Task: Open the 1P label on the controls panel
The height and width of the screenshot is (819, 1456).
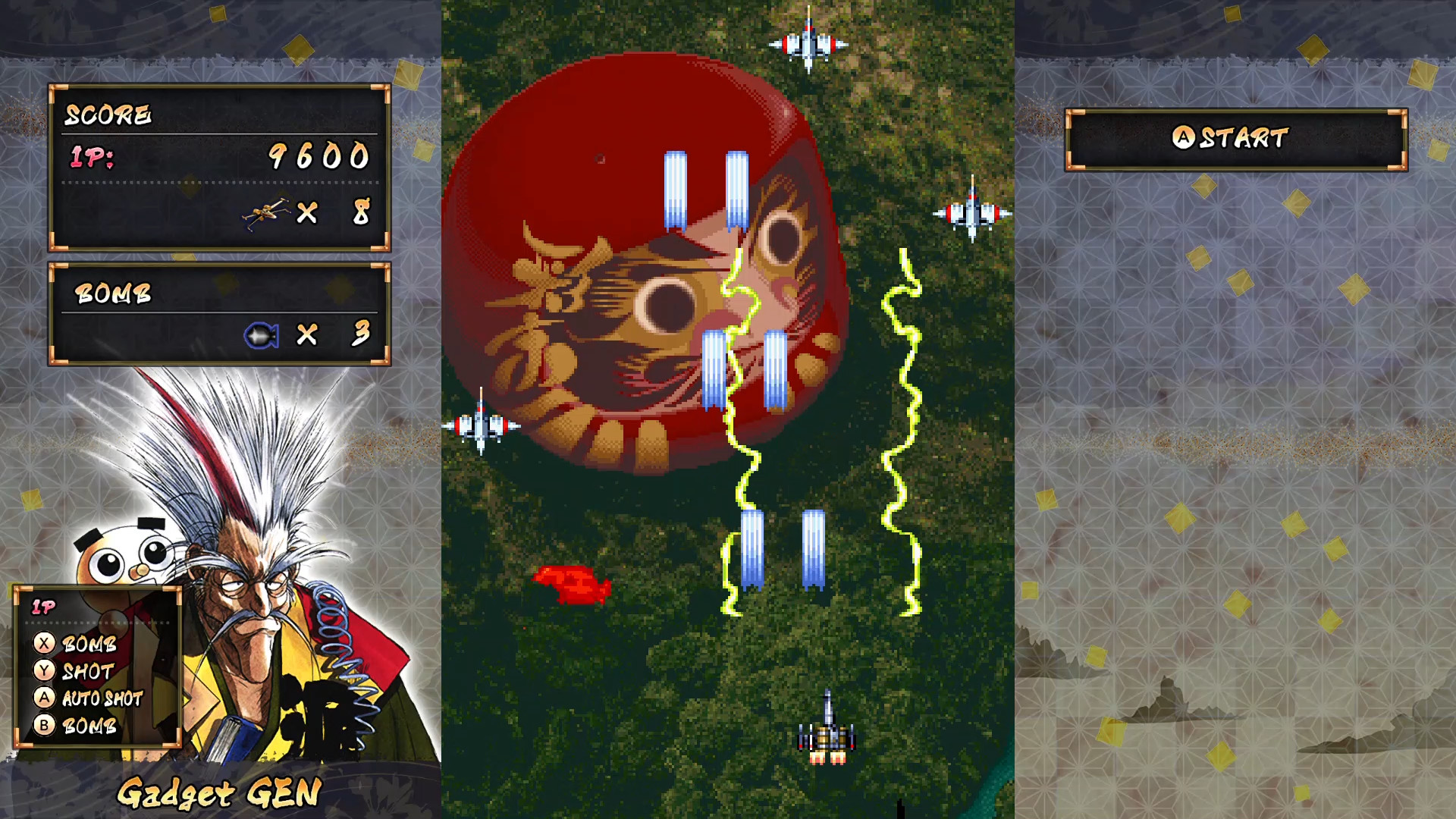Action: [x=45, y=607]
